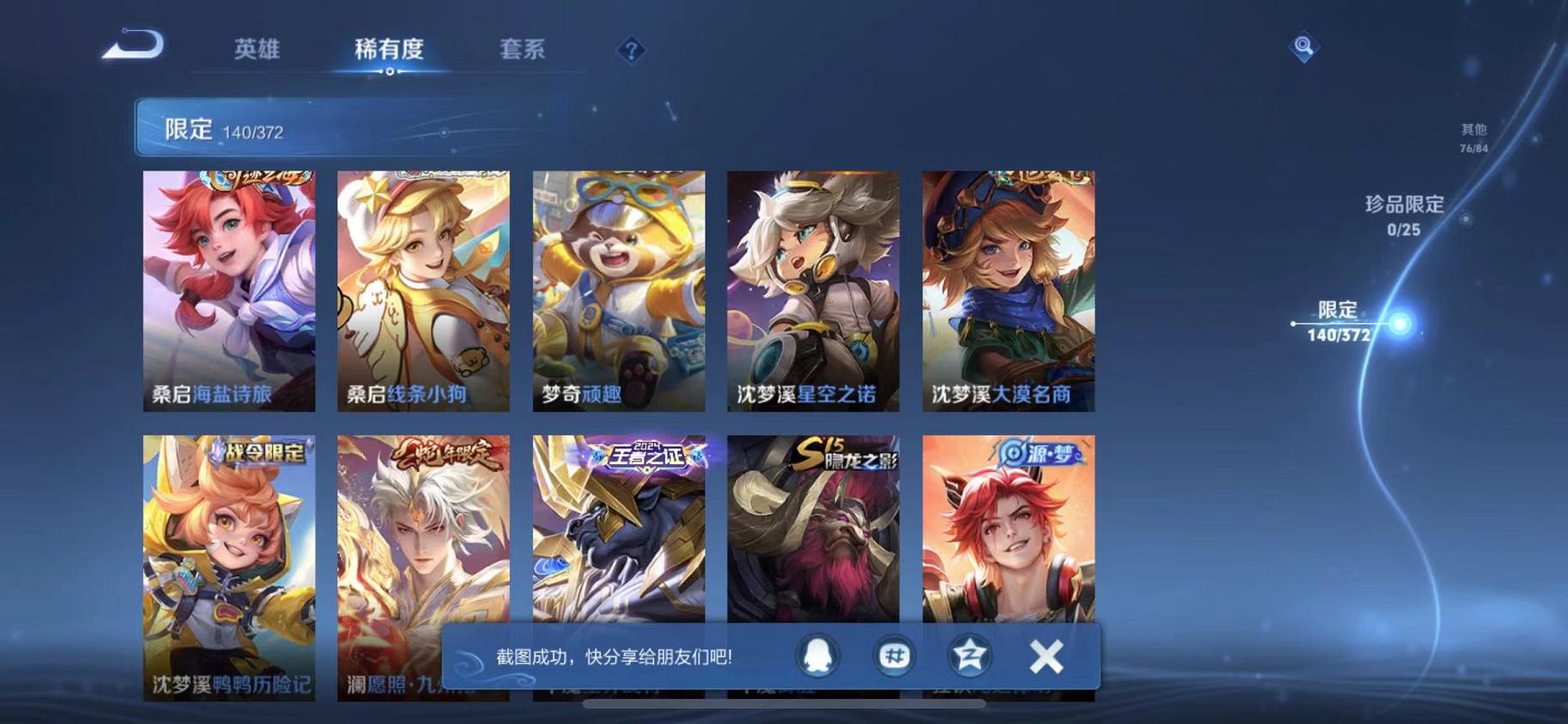Open the help question mark icon

click(x=631, y=51)
